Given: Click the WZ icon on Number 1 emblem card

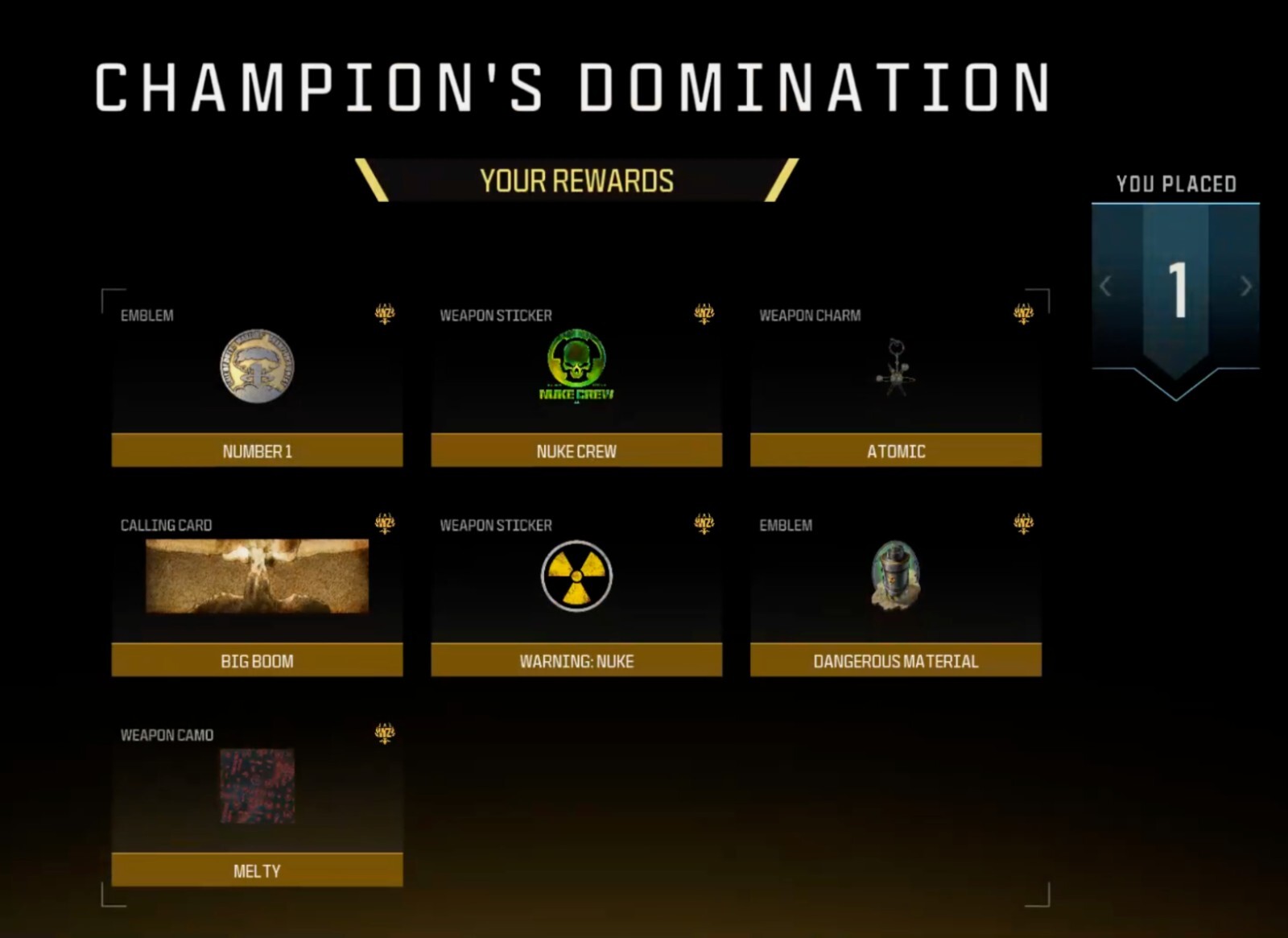Looking at the screenshot, I should 386,315.
